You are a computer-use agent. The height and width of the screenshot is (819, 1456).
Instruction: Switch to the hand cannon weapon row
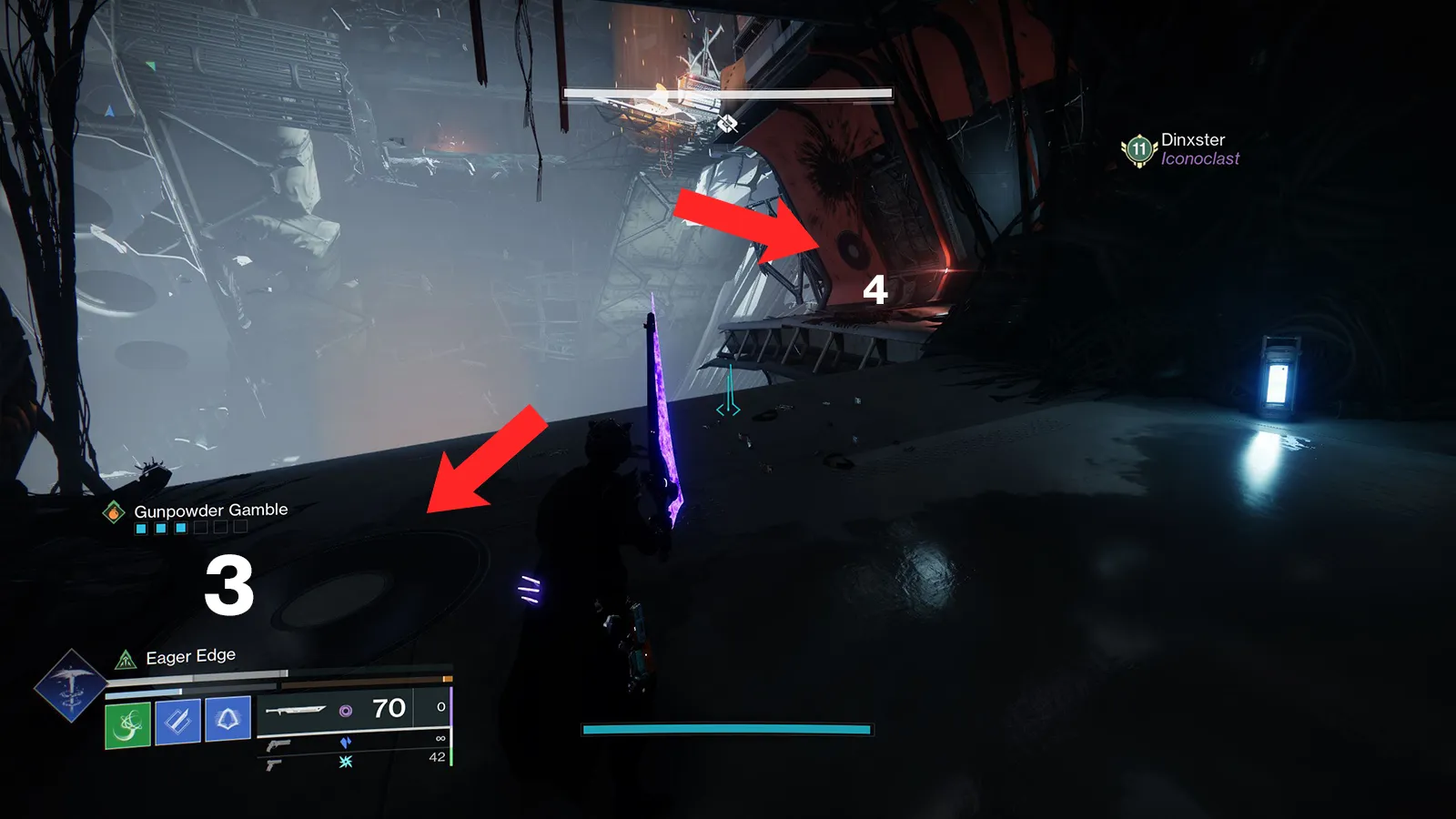click(279, 745)
